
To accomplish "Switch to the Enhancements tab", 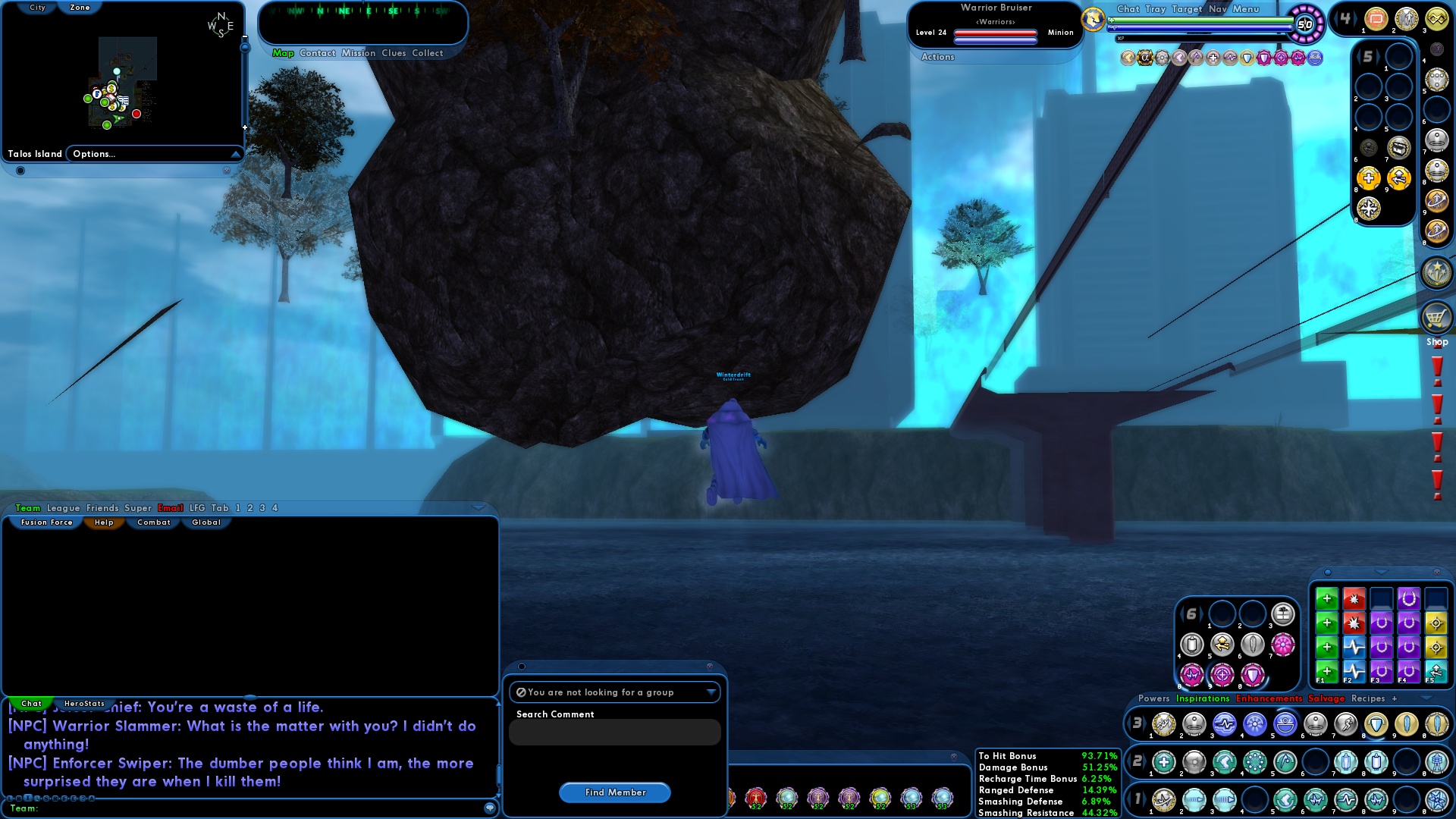I will point(1270,698).
